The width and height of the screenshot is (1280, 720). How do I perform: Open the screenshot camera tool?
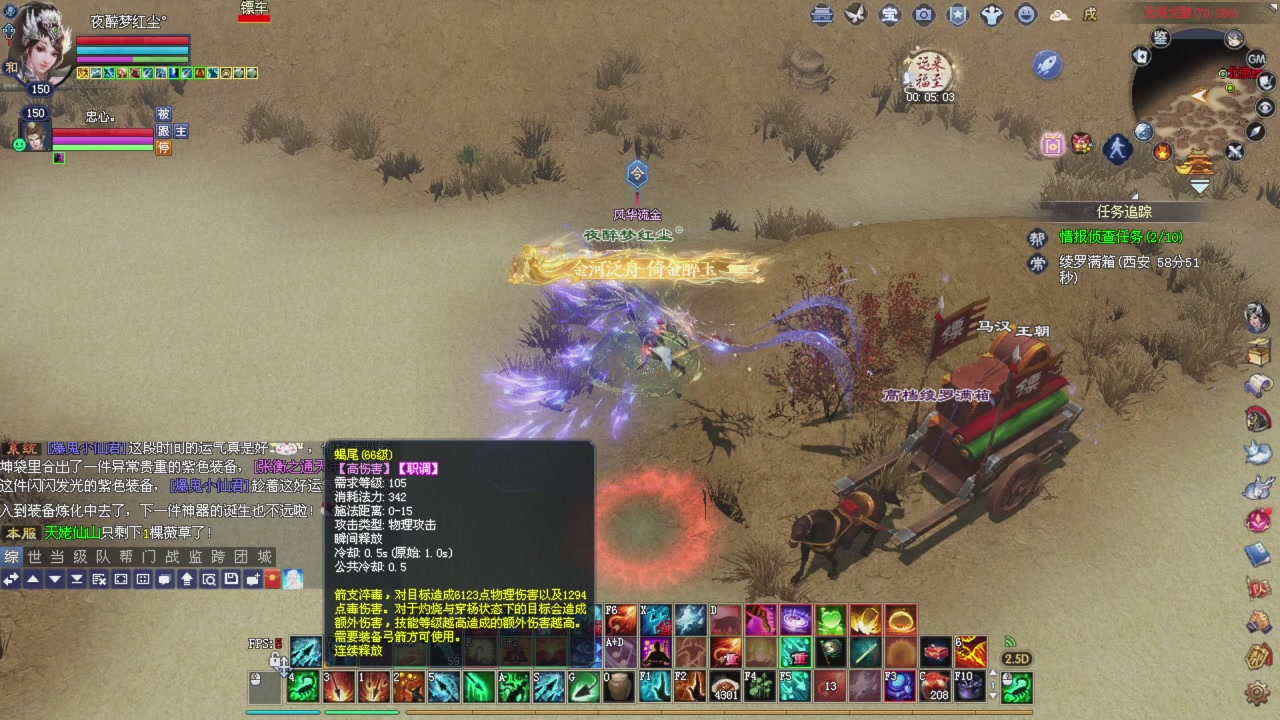pyautogui.click(x=923, y=15)
